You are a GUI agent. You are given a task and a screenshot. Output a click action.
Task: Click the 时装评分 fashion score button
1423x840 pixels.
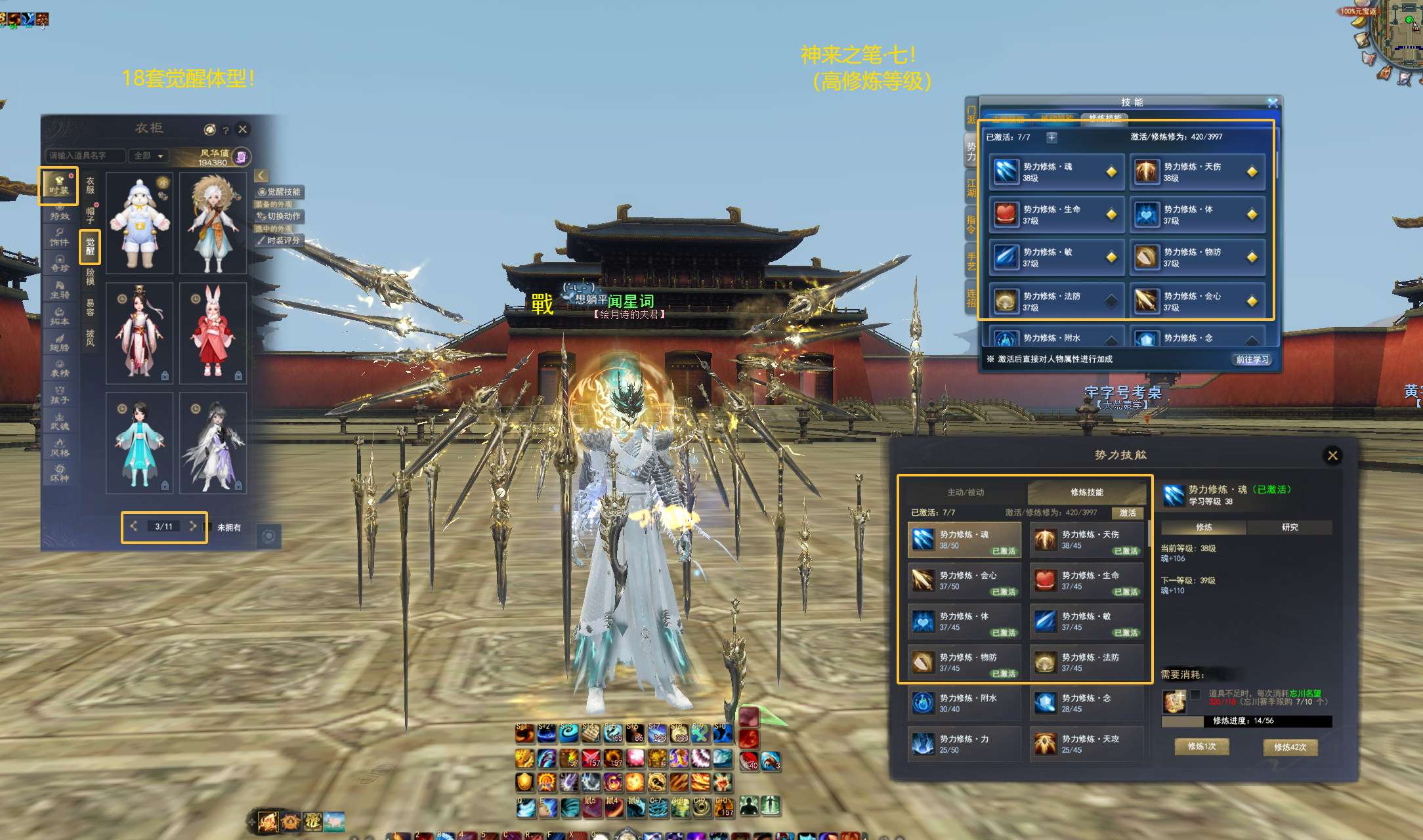[x=279, y=241]
